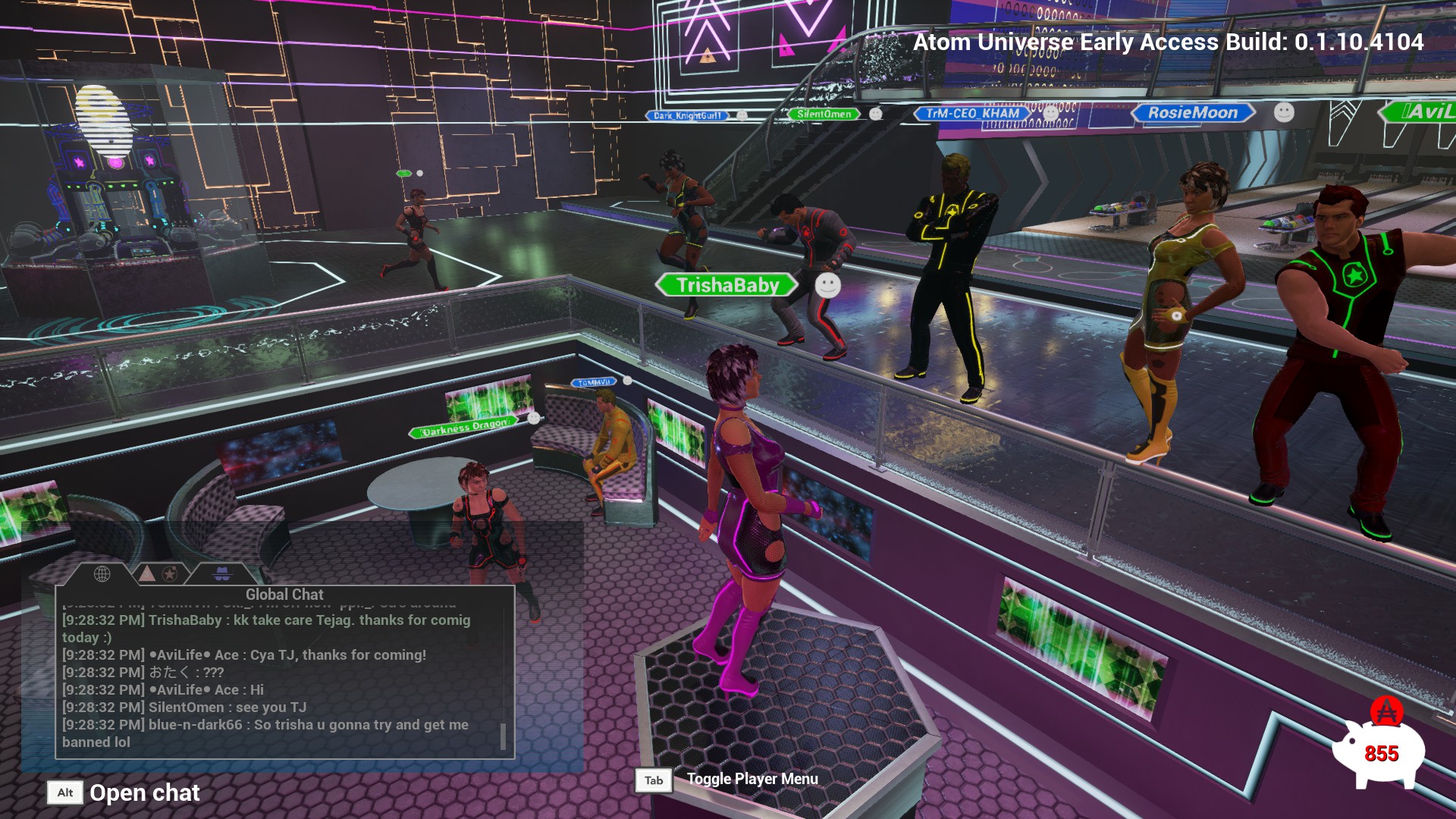Click the Global Chat message log
This screenshot has height=819, width=1456.
(x=281, y=680)
